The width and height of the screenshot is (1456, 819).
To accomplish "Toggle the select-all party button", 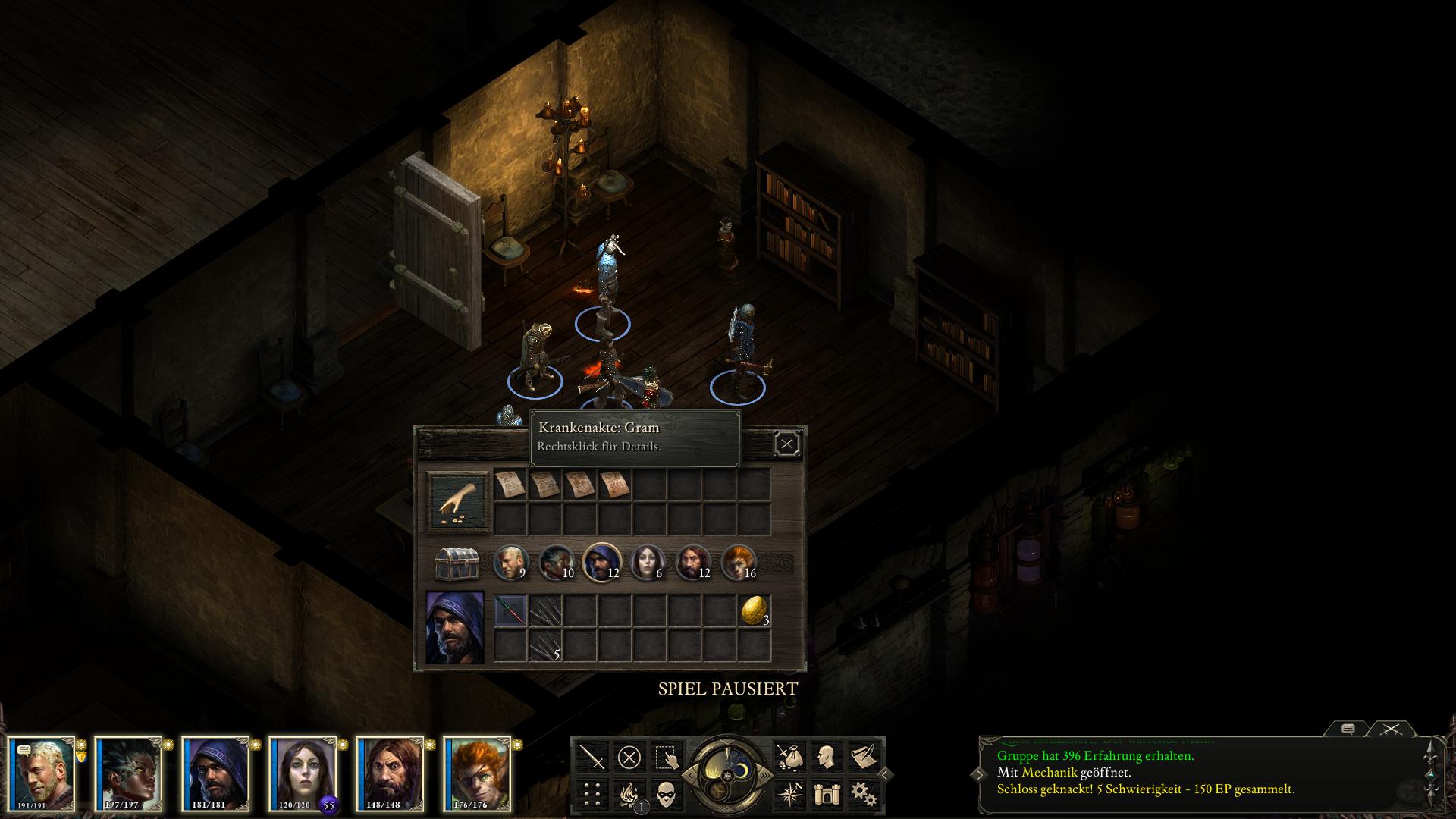I will (x=665, y=757).
